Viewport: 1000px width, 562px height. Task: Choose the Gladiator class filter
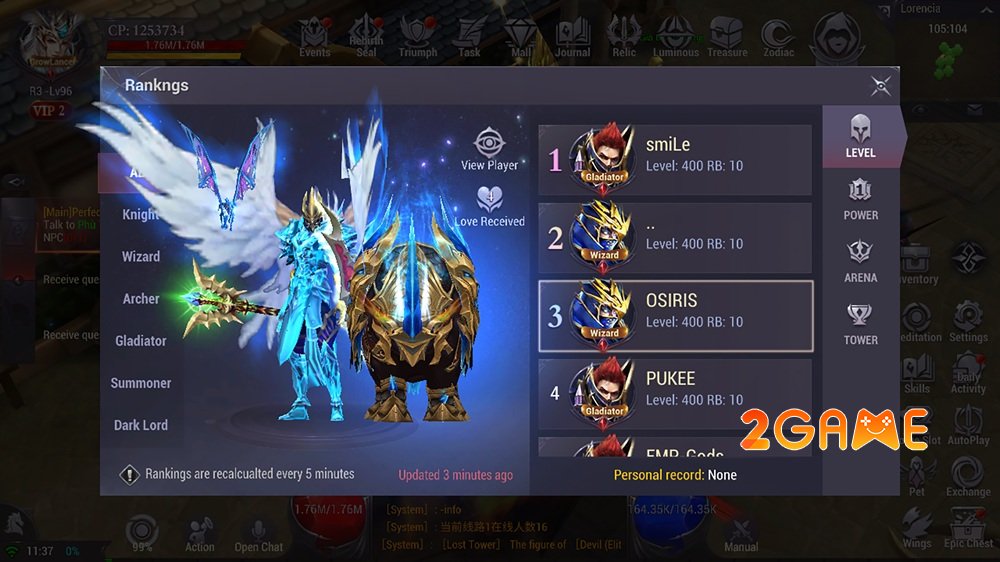click(x=141, y=340)
